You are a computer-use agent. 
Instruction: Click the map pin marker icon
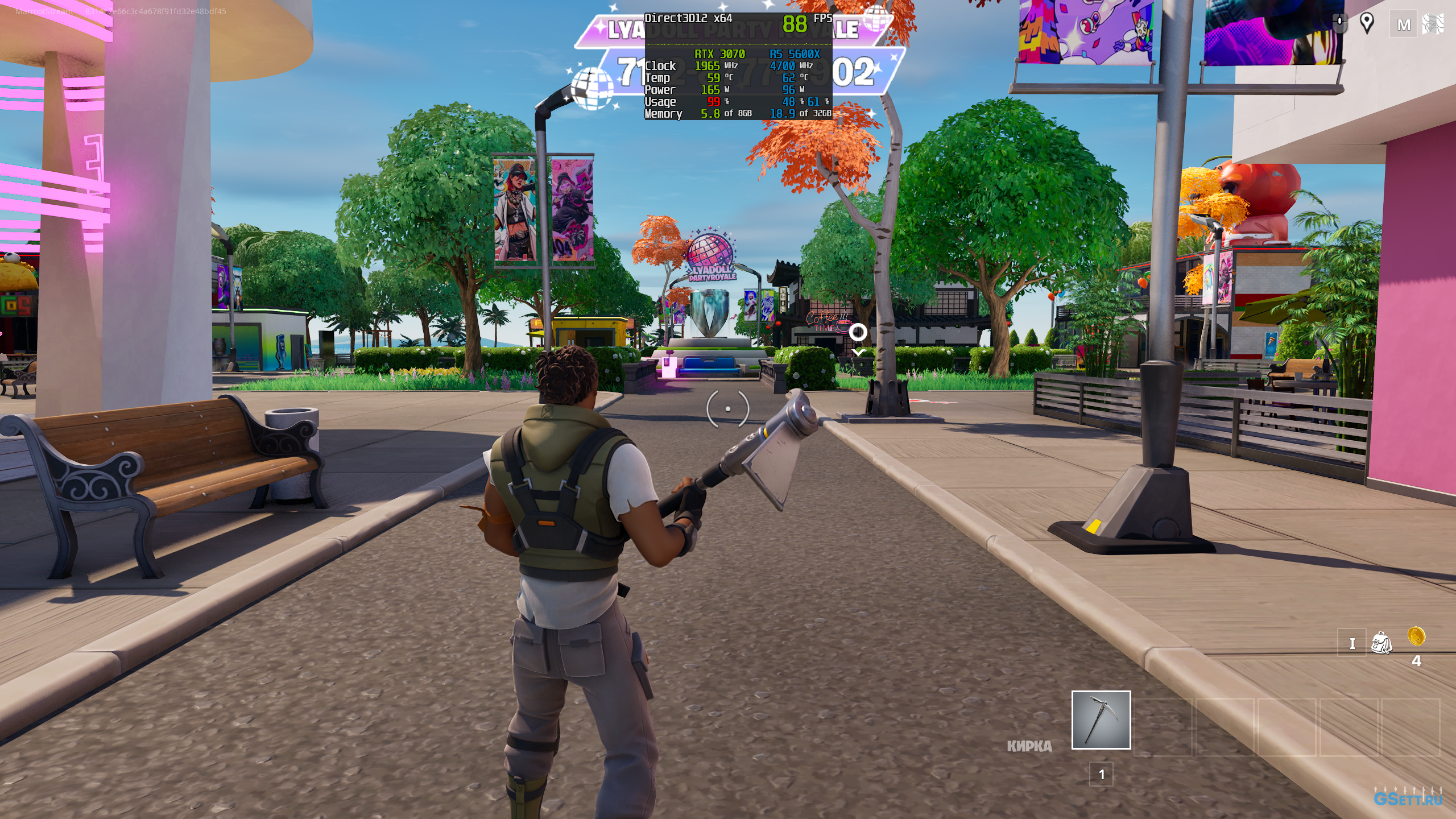(1367, 23)
